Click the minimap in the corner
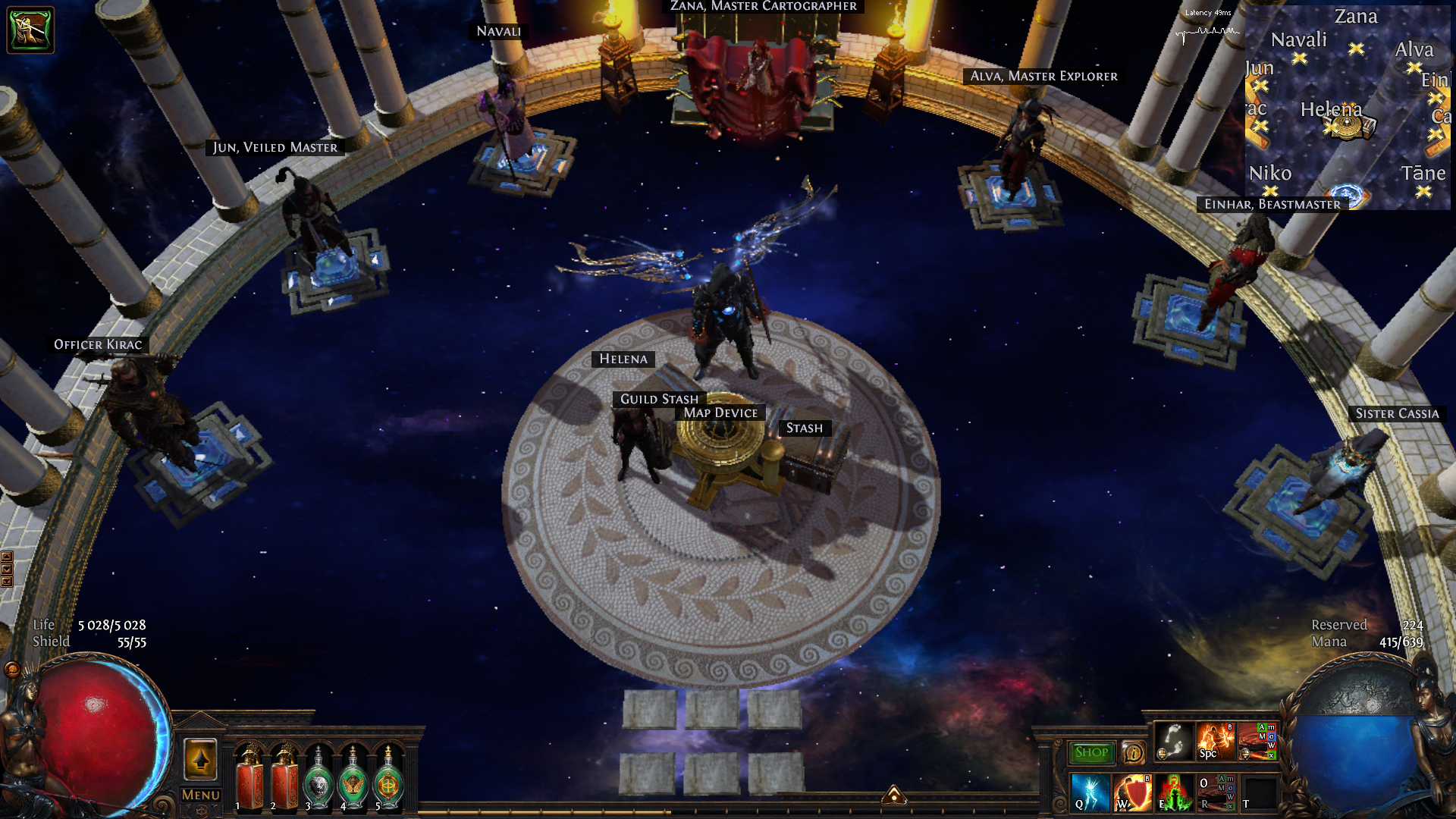The image size is (1456, 819). (x=1348, y=107)
